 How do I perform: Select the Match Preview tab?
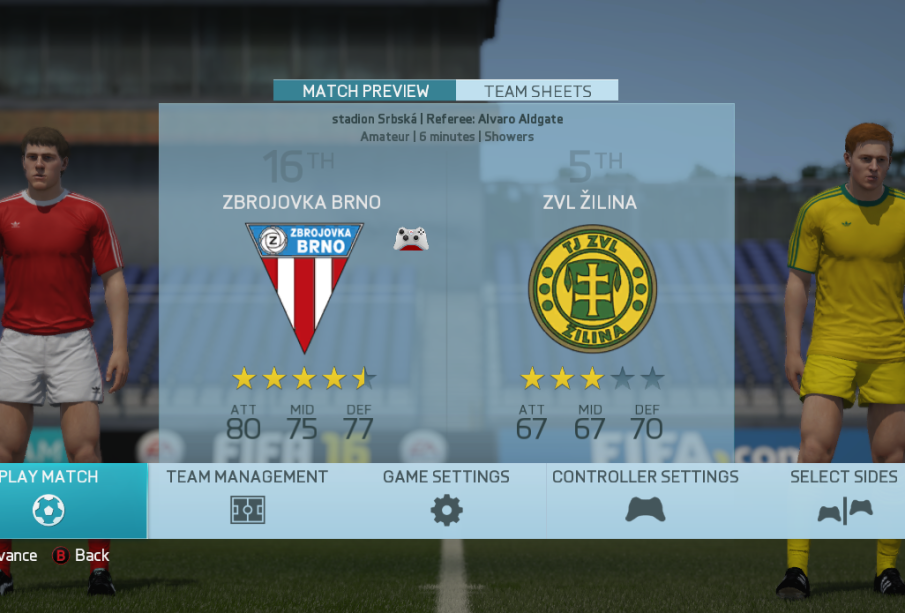[365, 91]
